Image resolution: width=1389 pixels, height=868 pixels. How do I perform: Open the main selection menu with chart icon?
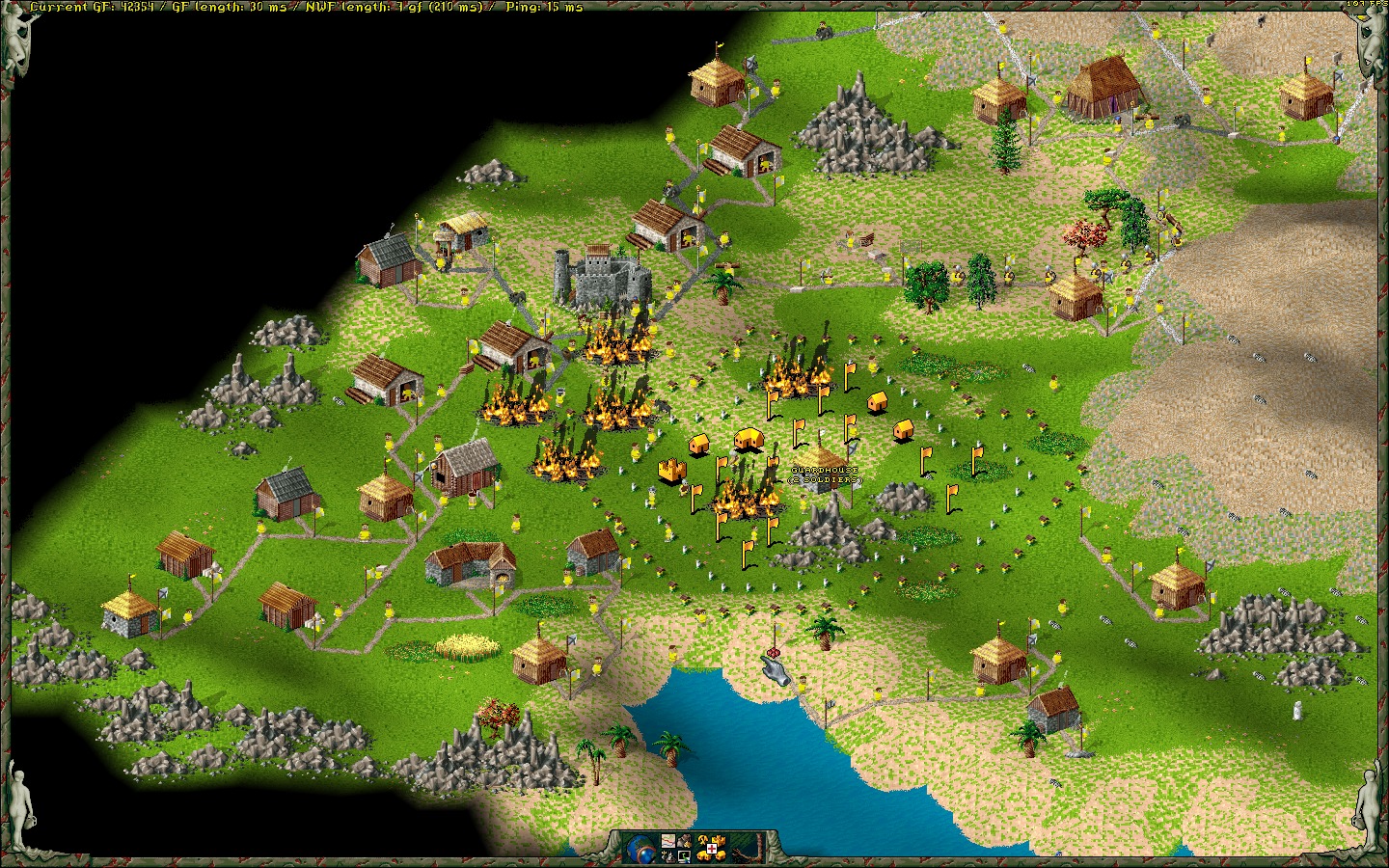coord(668,841)
